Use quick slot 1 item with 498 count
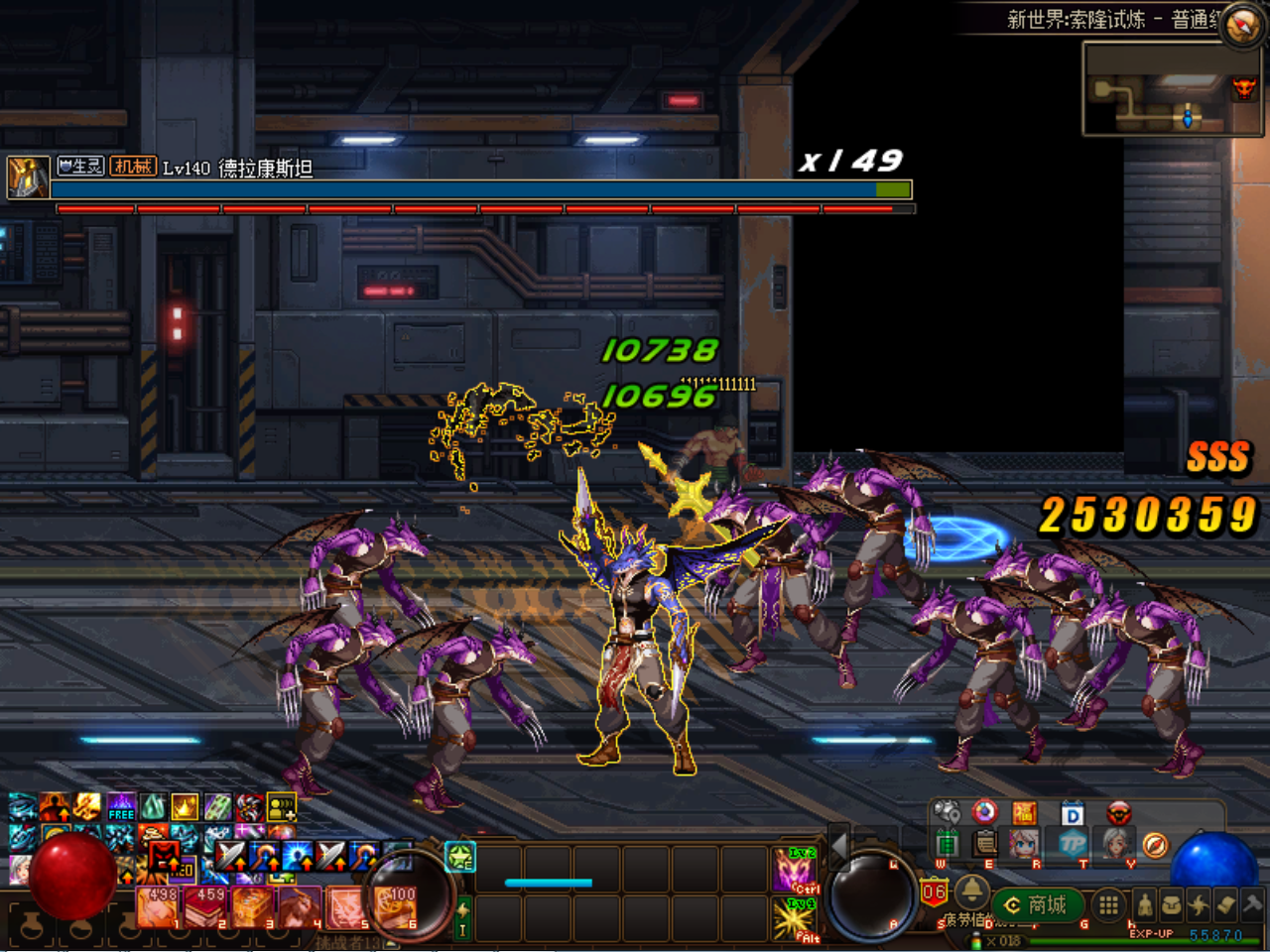 tap(159, 907)
